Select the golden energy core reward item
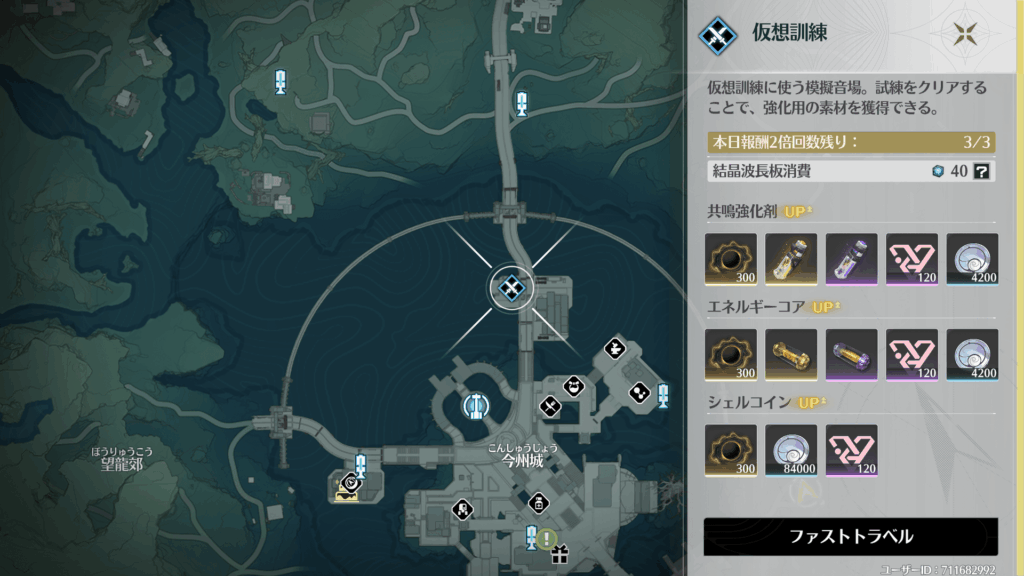Viewport: 1024px width, 576px height. pyautogui.click(x=791, y=355)
